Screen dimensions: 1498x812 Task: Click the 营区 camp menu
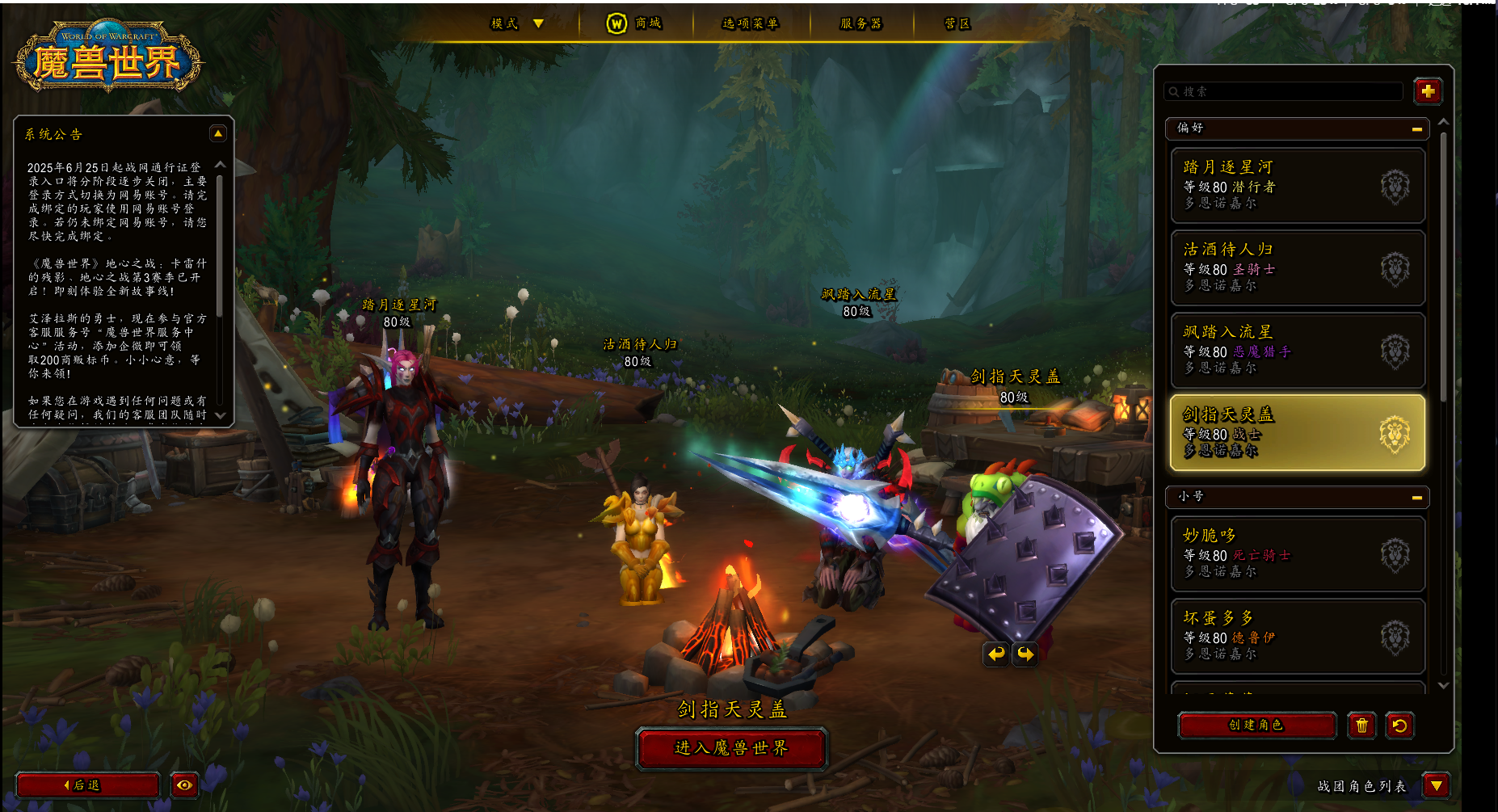coord(957,23)
